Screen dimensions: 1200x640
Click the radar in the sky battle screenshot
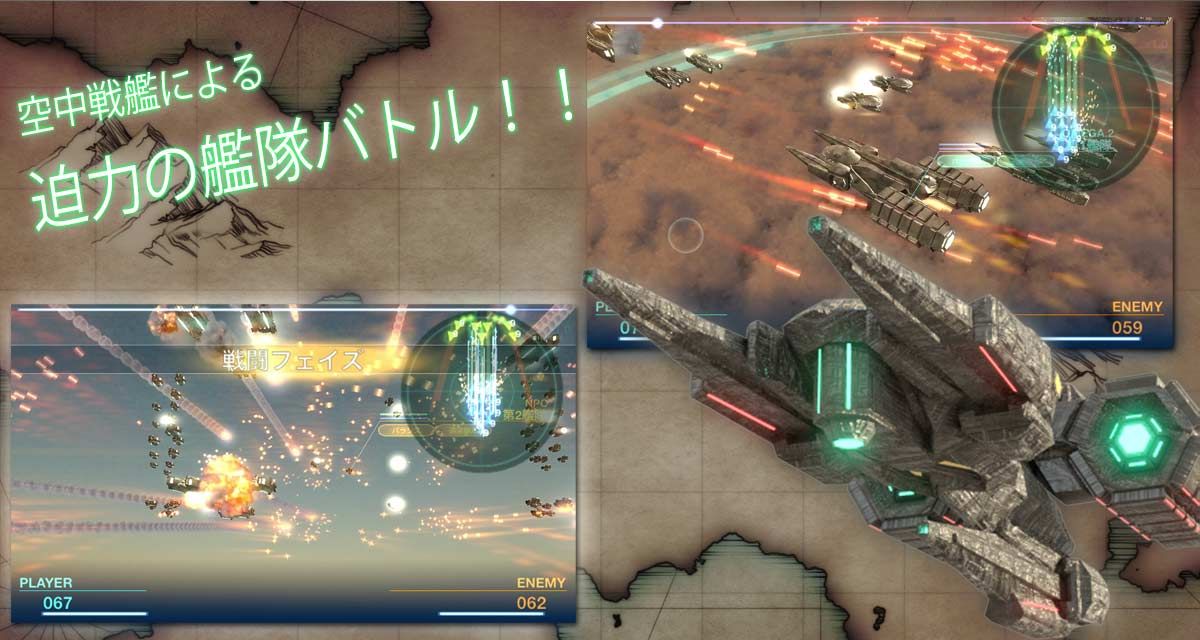(482, 387)
